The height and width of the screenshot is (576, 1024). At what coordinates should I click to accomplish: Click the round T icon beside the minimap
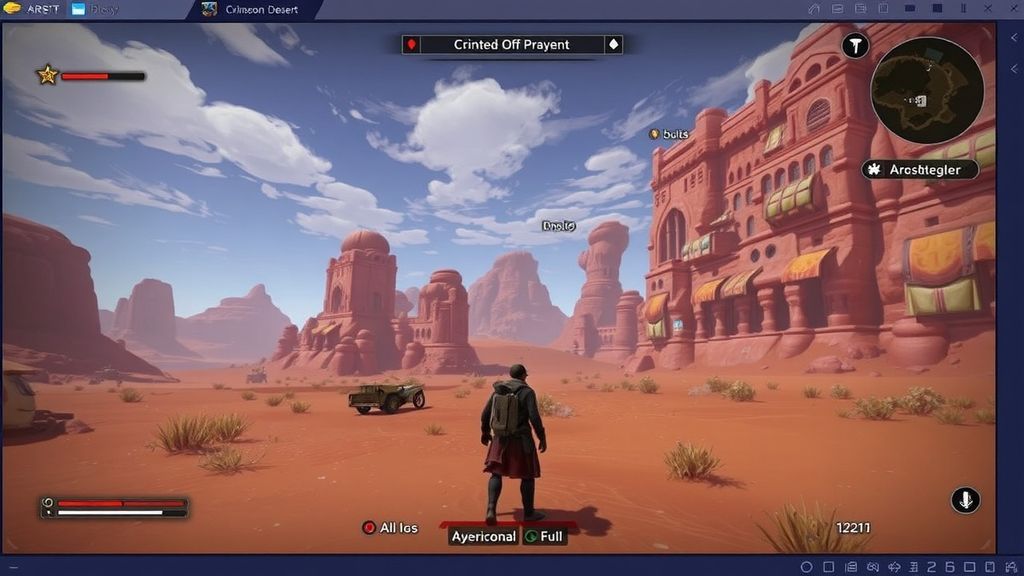tap(855, 45)
